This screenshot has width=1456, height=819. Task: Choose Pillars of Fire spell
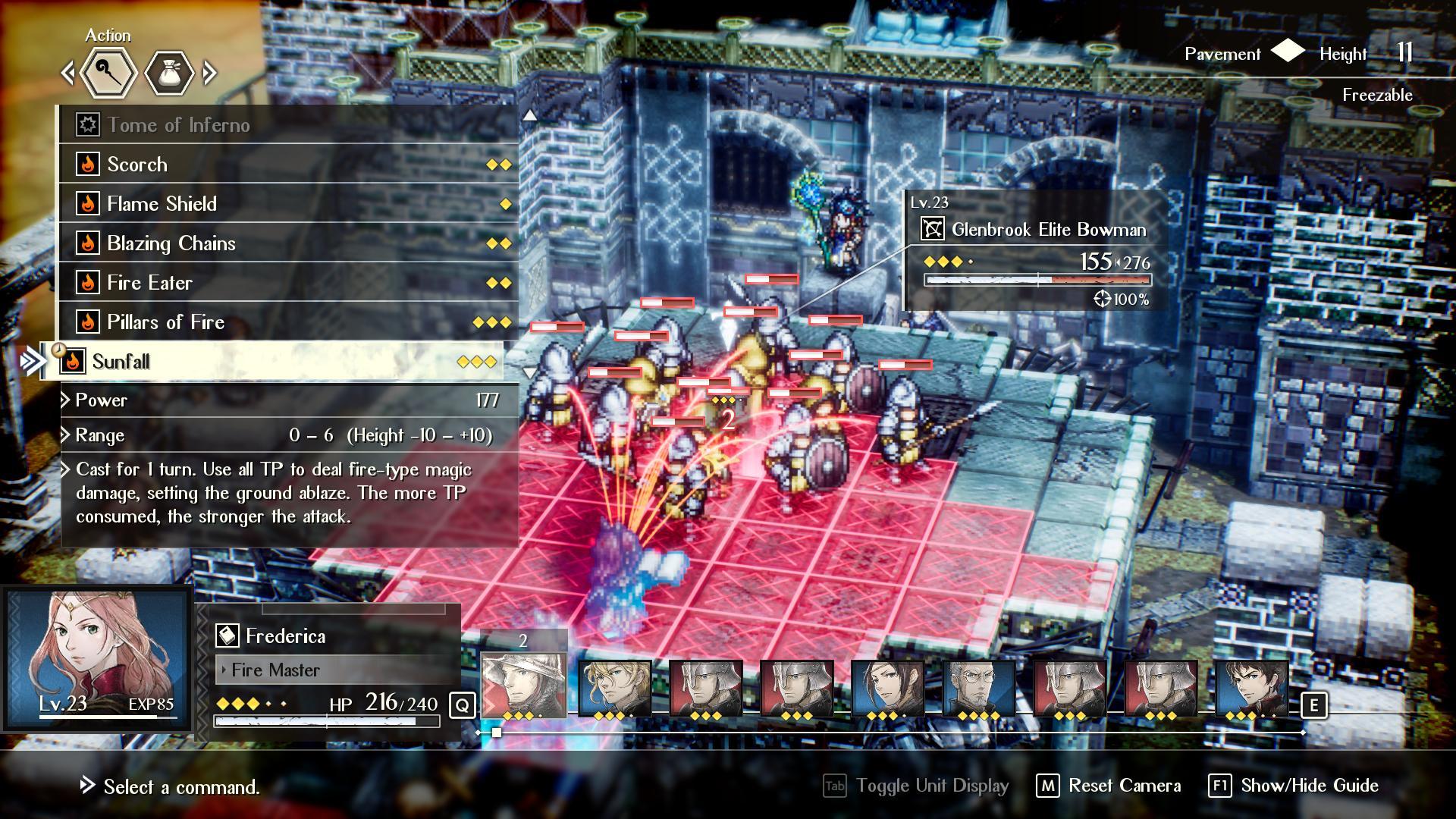[x=288, y=322]
